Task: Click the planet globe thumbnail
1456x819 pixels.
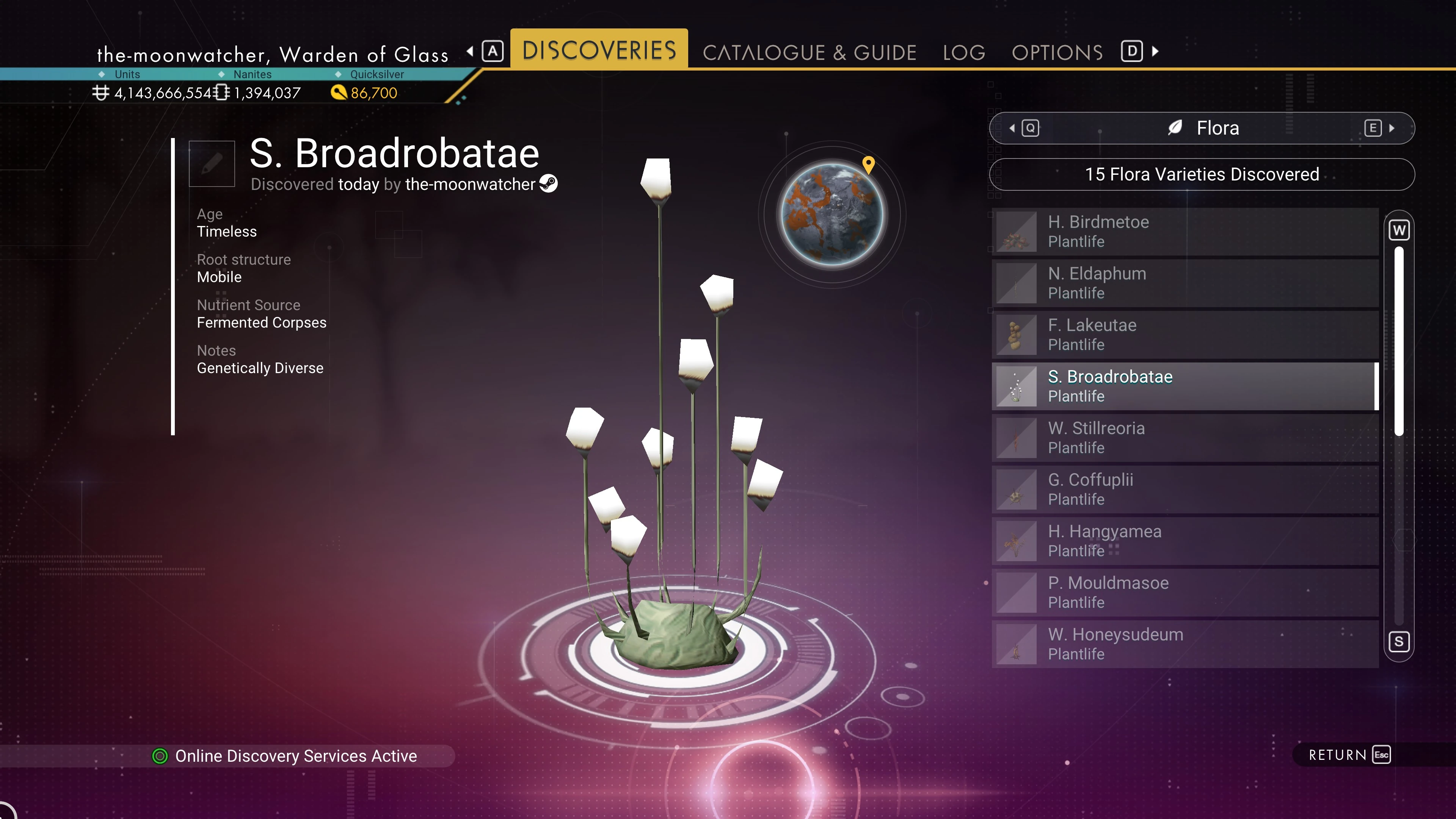Action: coord(832,214)
